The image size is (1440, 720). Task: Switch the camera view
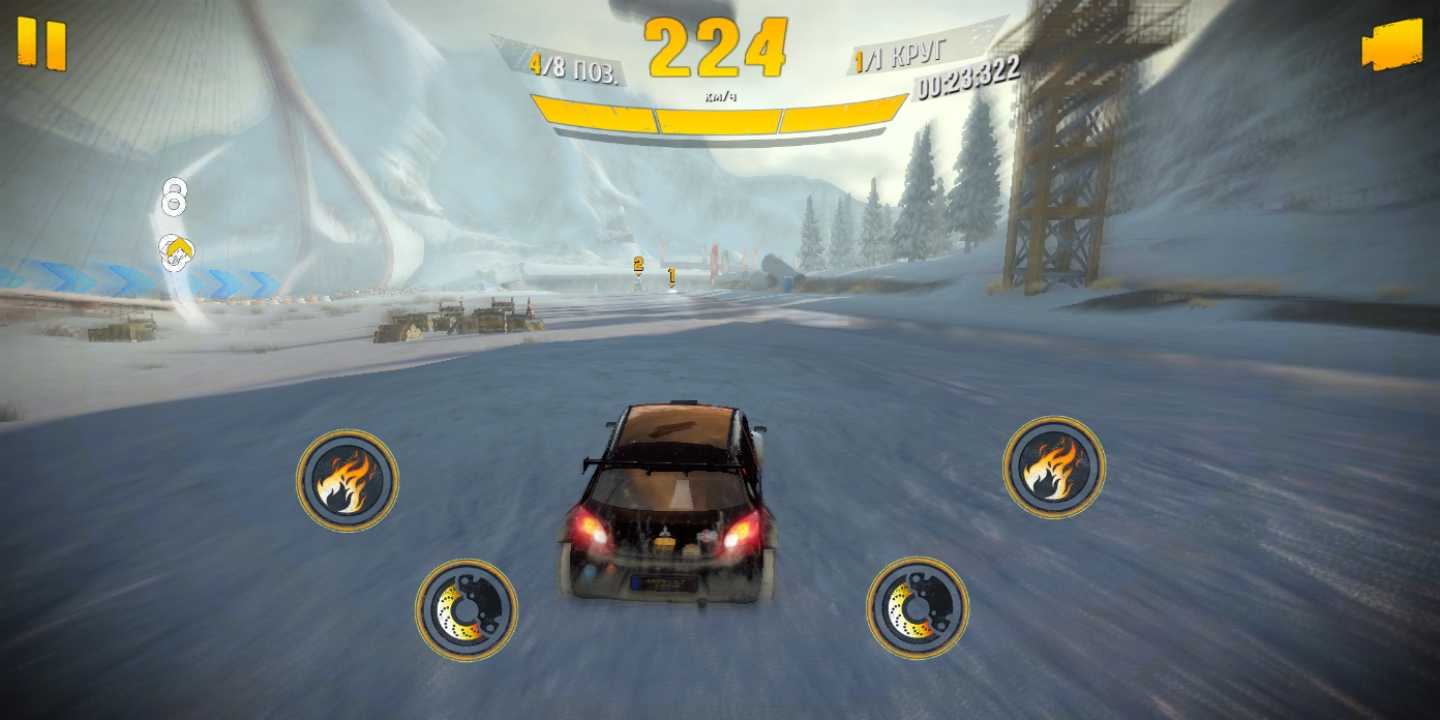1392,45
